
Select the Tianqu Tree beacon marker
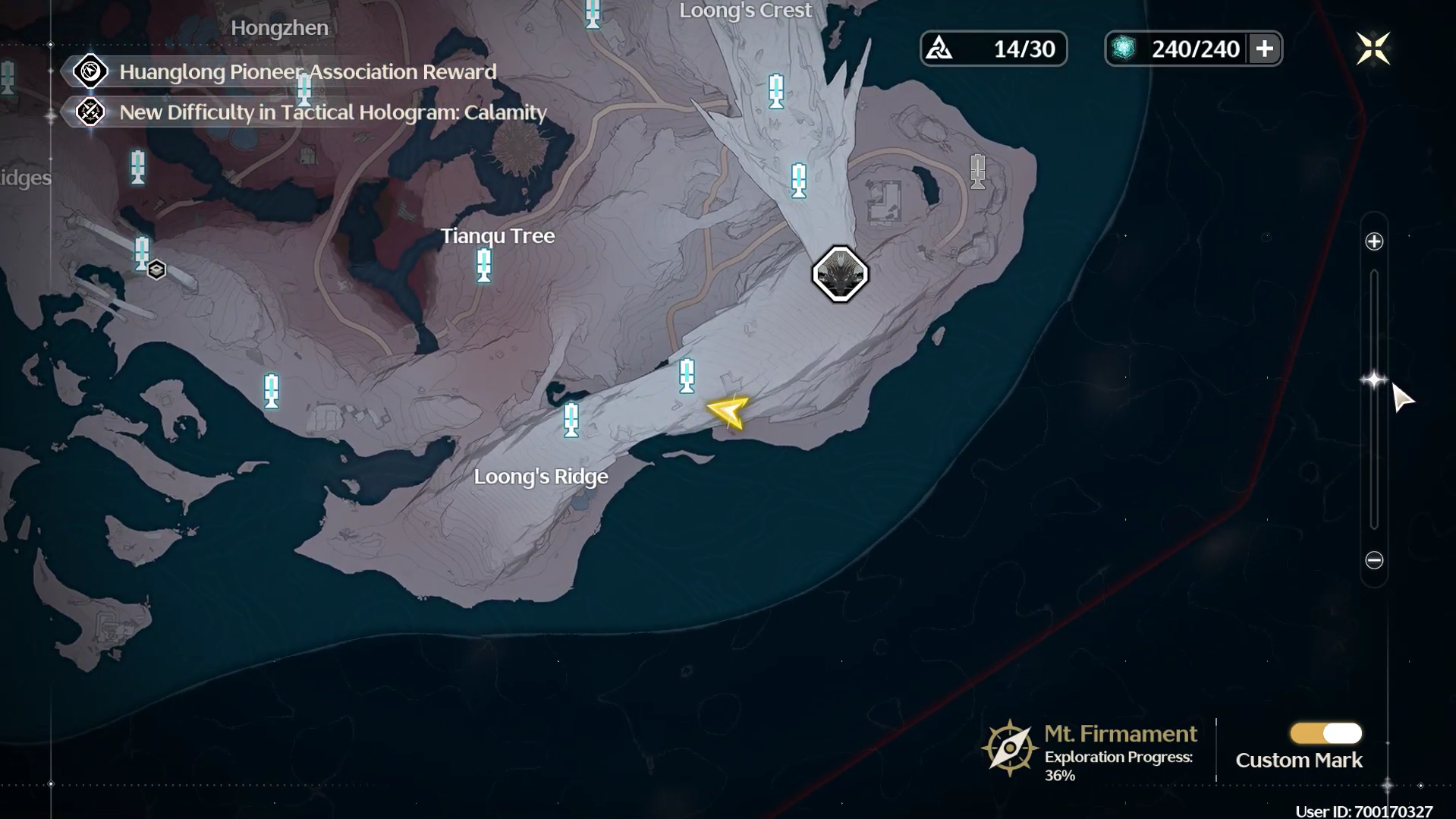[484, 265]
